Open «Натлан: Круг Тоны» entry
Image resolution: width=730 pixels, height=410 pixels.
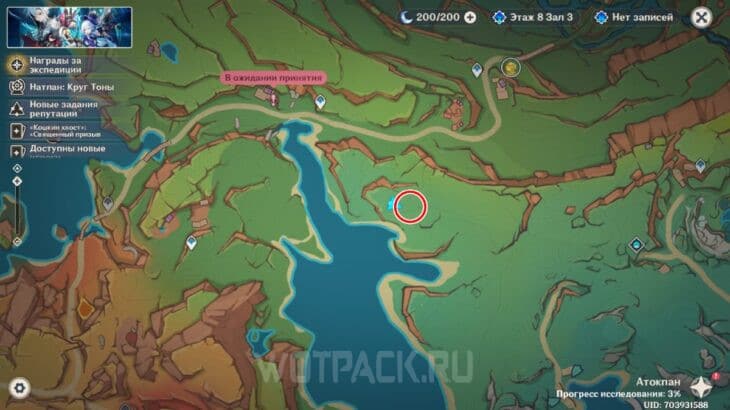point(60,88)
